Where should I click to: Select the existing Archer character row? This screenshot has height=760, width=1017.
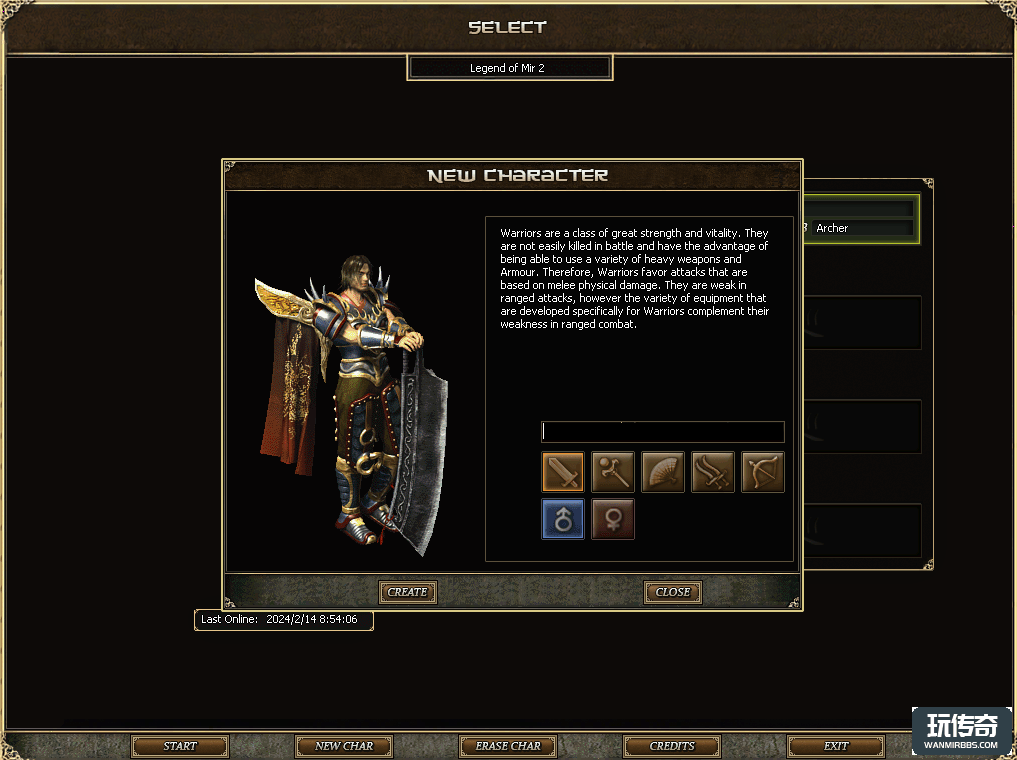(x=860, y=228)
